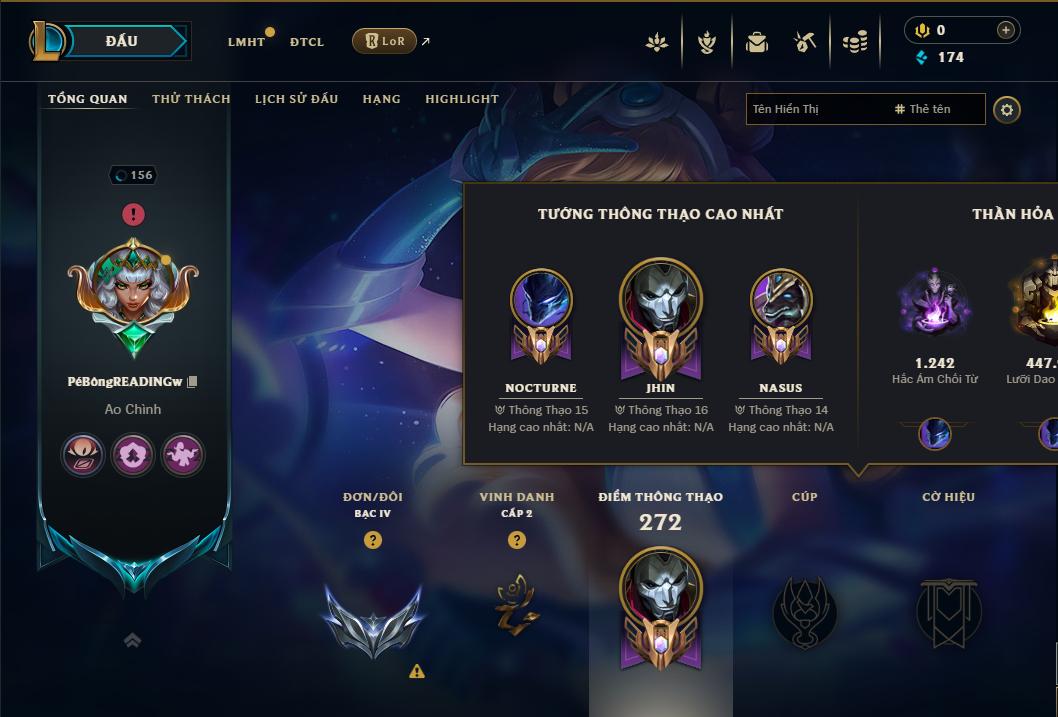This screenshot has width=1058, height=717.
Task: Click the Tên Hiển Thị search field
Action: tap(815, 109)
